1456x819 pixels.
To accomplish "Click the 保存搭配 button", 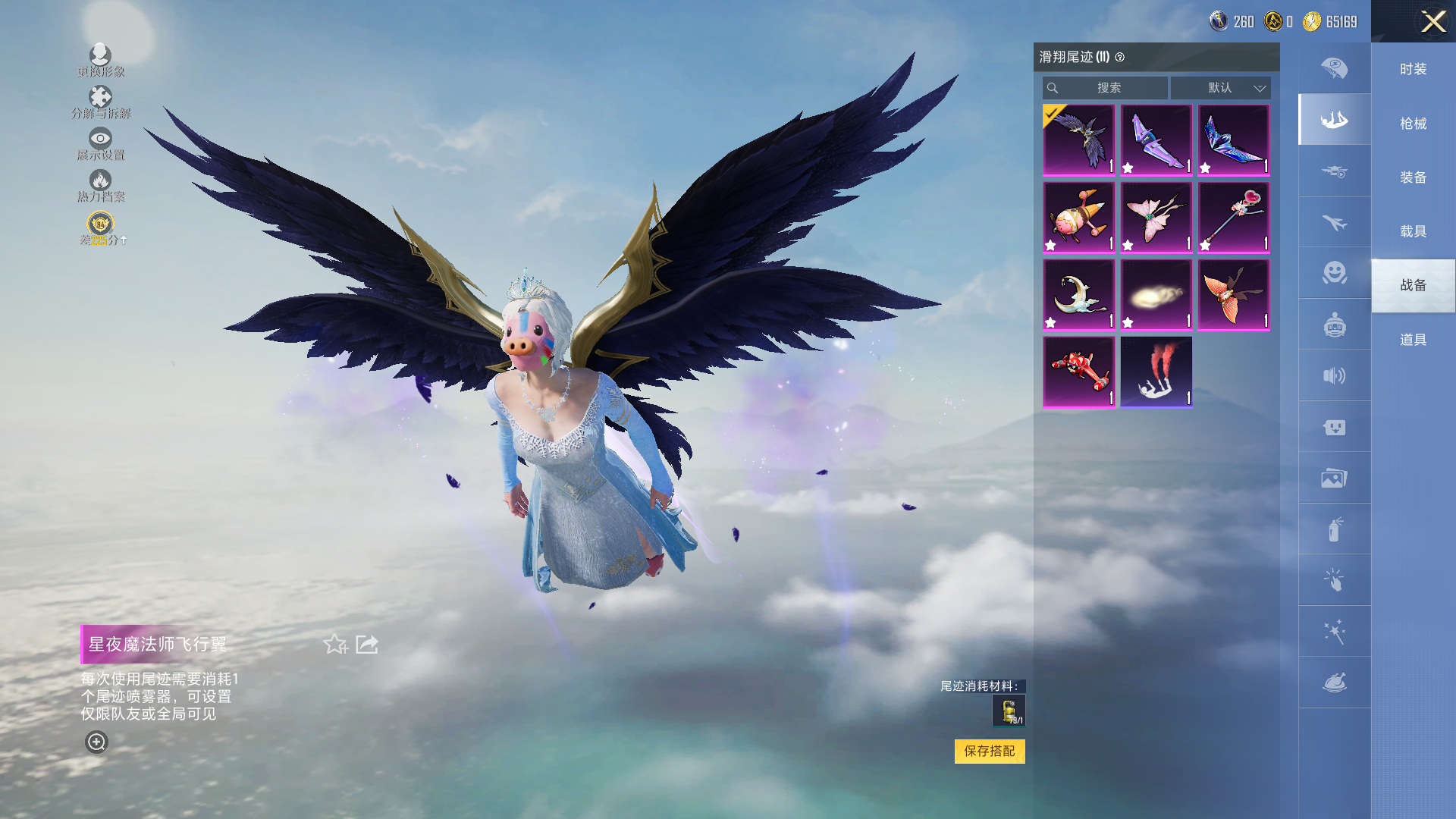I will coord(989,751).
